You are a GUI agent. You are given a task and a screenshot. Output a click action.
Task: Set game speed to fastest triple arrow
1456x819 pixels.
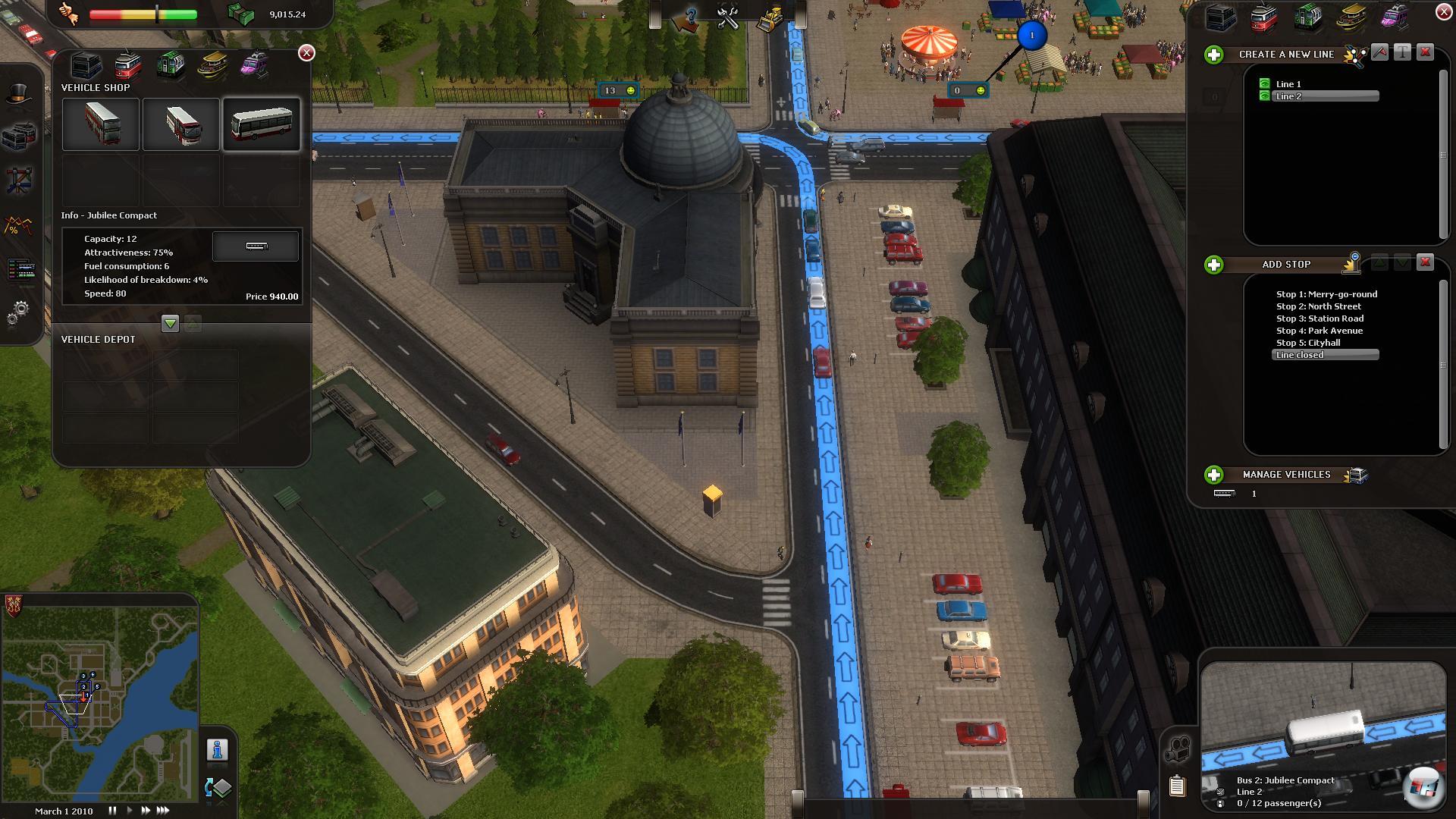click(x=162, y=811)
